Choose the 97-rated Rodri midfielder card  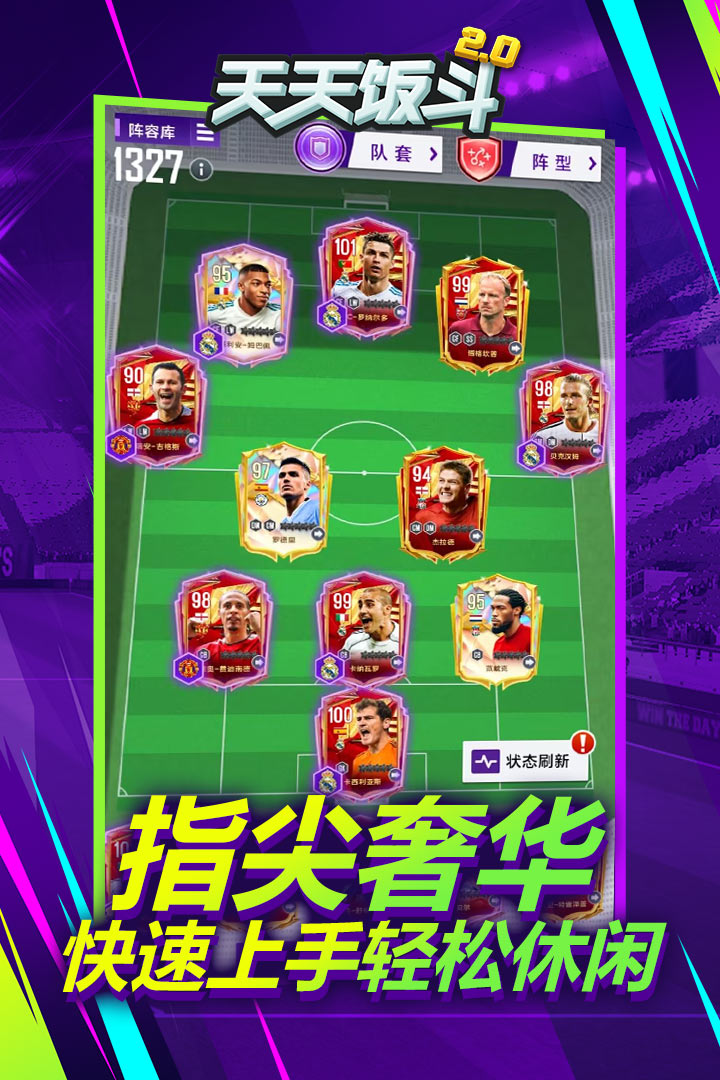[284, 500]
